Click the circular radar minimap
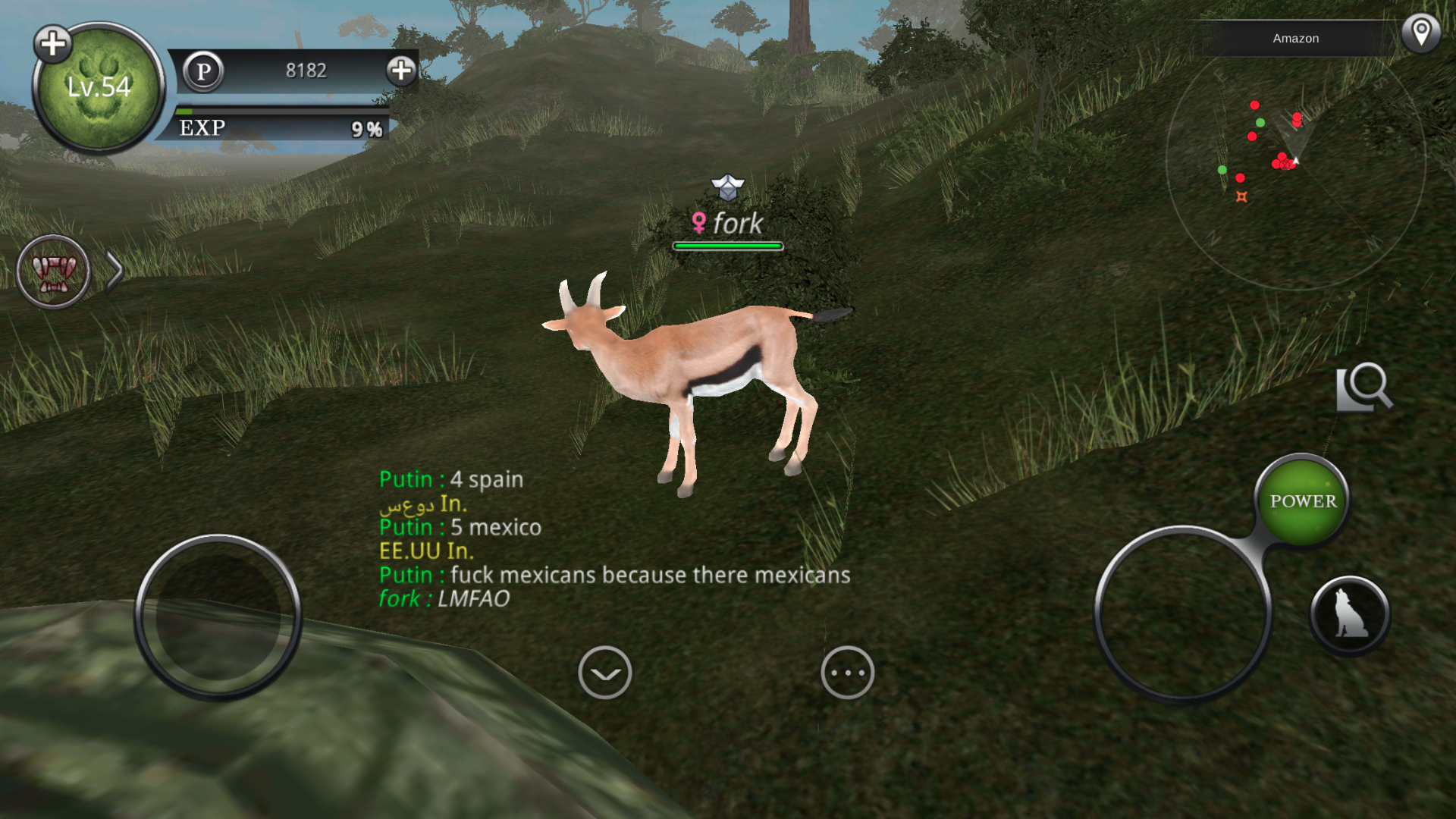 (1295, 161)
